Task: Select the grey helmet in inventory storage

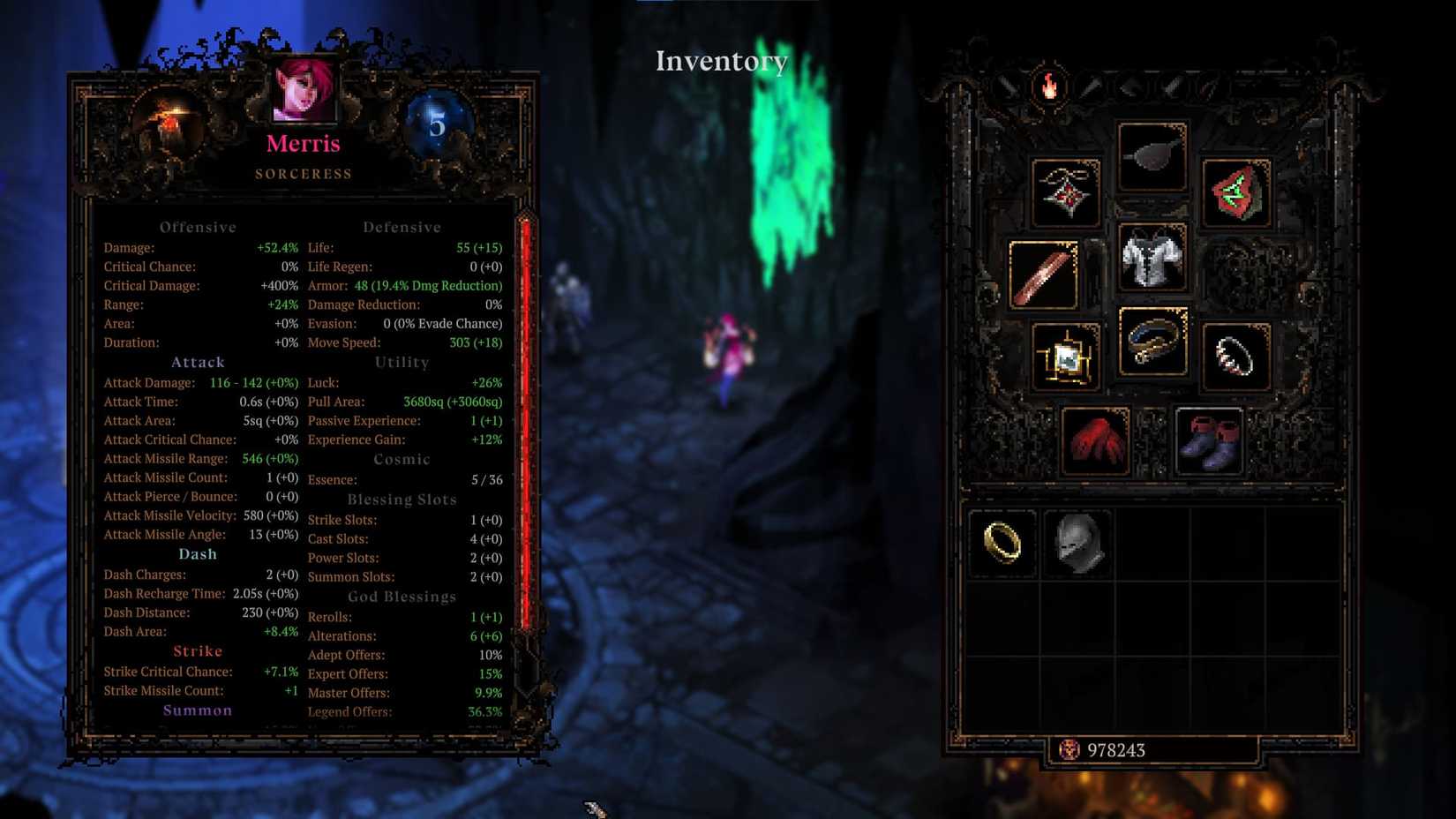Action: (x=1077, y=544)
